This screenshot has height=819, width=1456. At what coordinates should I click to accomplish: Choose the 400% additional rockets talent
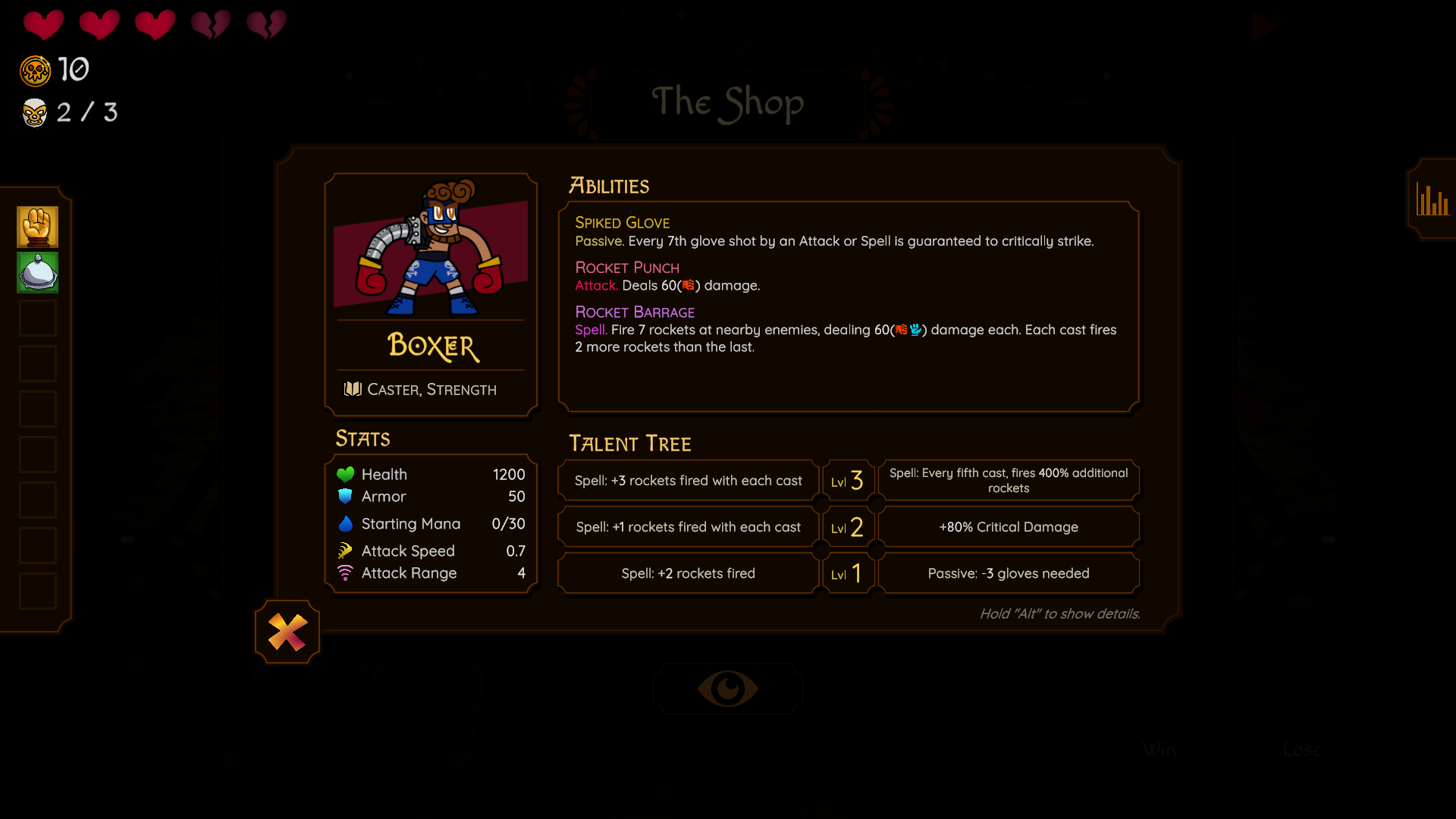[1008, 481]
